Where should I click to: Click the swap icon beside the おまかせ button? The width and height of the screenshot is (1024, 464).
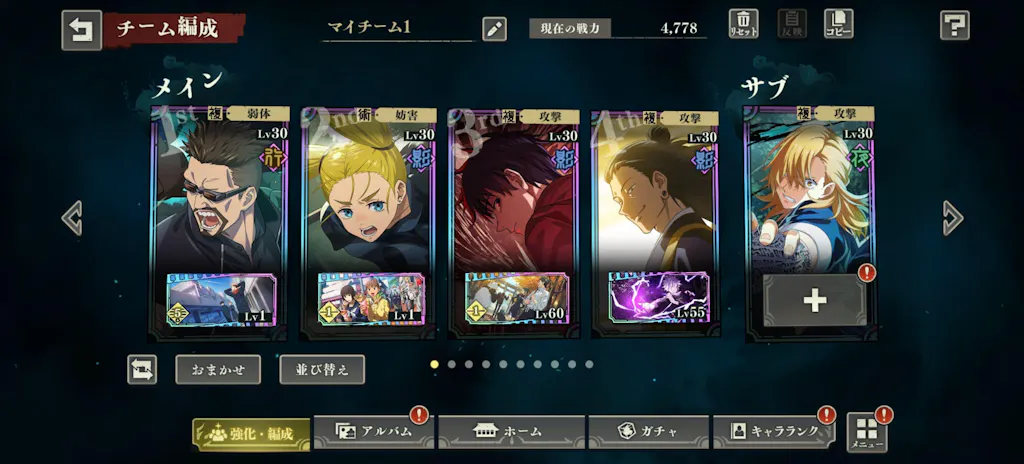point(142,369)
